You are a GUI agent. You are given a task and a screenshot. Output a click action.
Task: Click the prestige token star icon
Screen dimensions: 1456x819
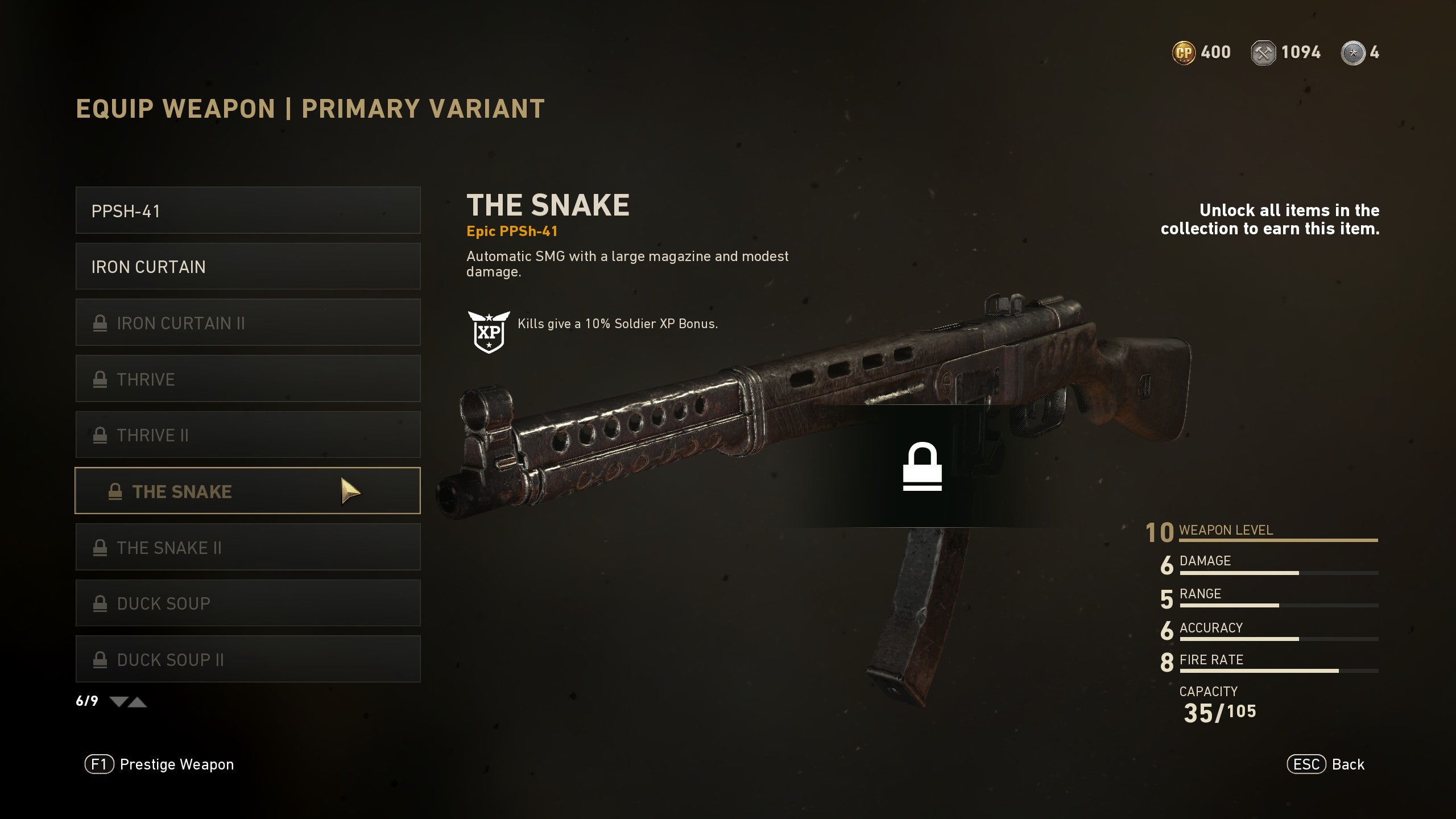click(1355, 53)
